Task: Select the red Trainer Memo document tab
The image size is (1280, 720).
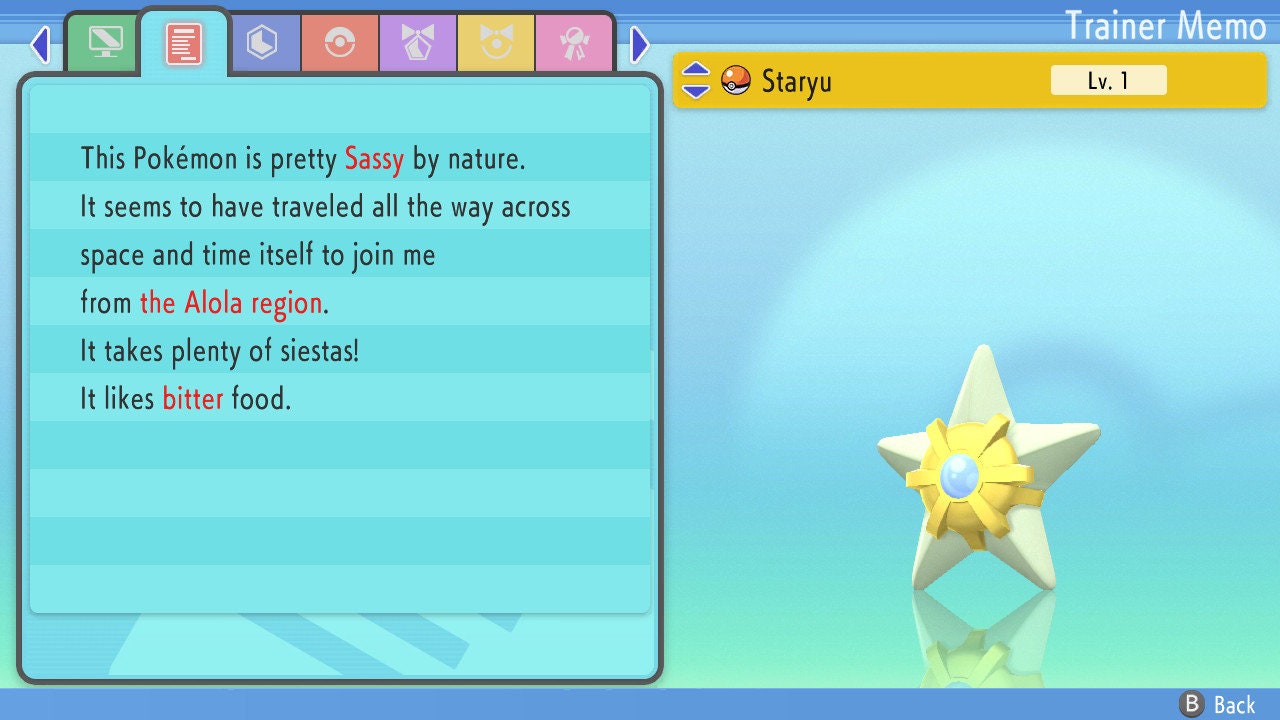Action: [x=184, y=43]
